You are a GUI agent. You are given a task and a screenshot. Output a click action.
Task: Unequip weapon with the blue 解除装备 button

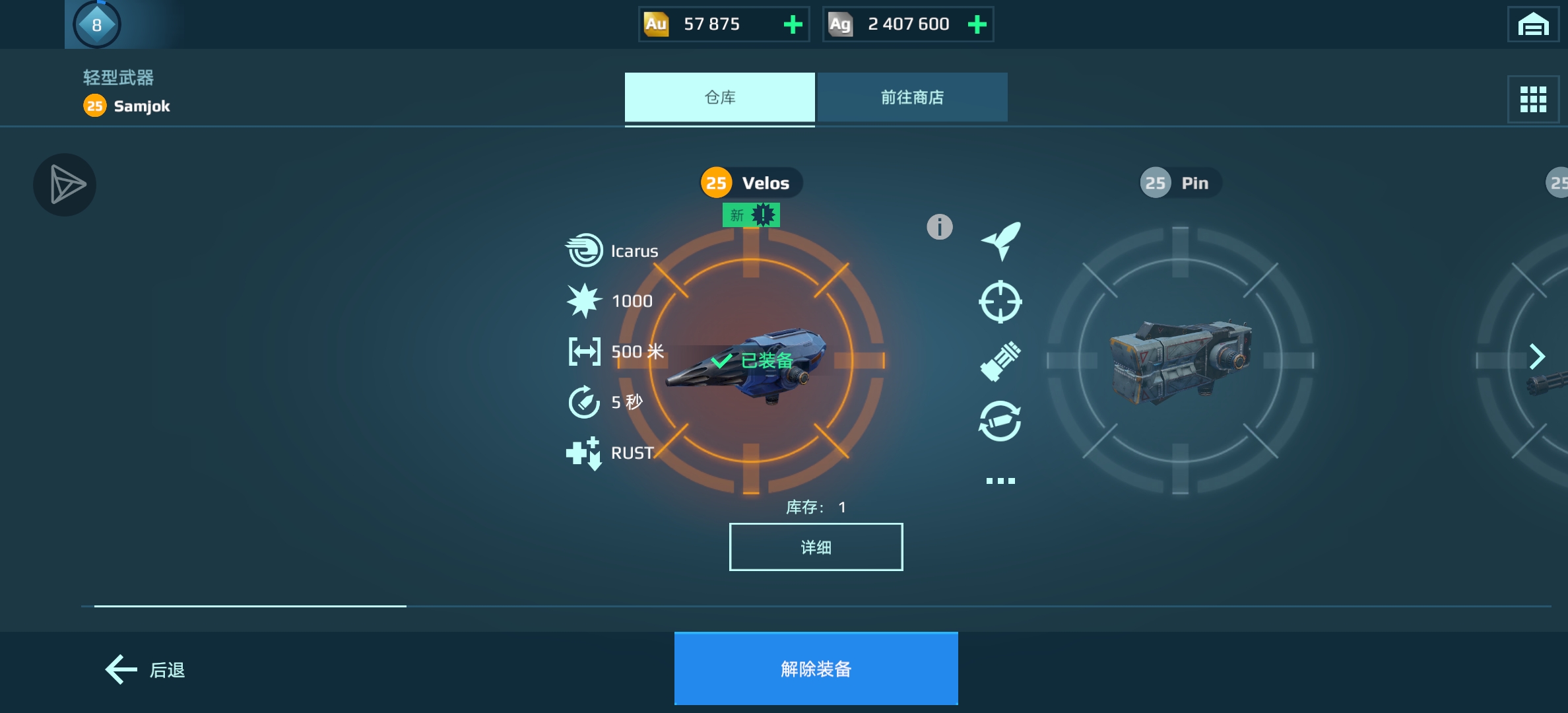click(x=816, y=669)
